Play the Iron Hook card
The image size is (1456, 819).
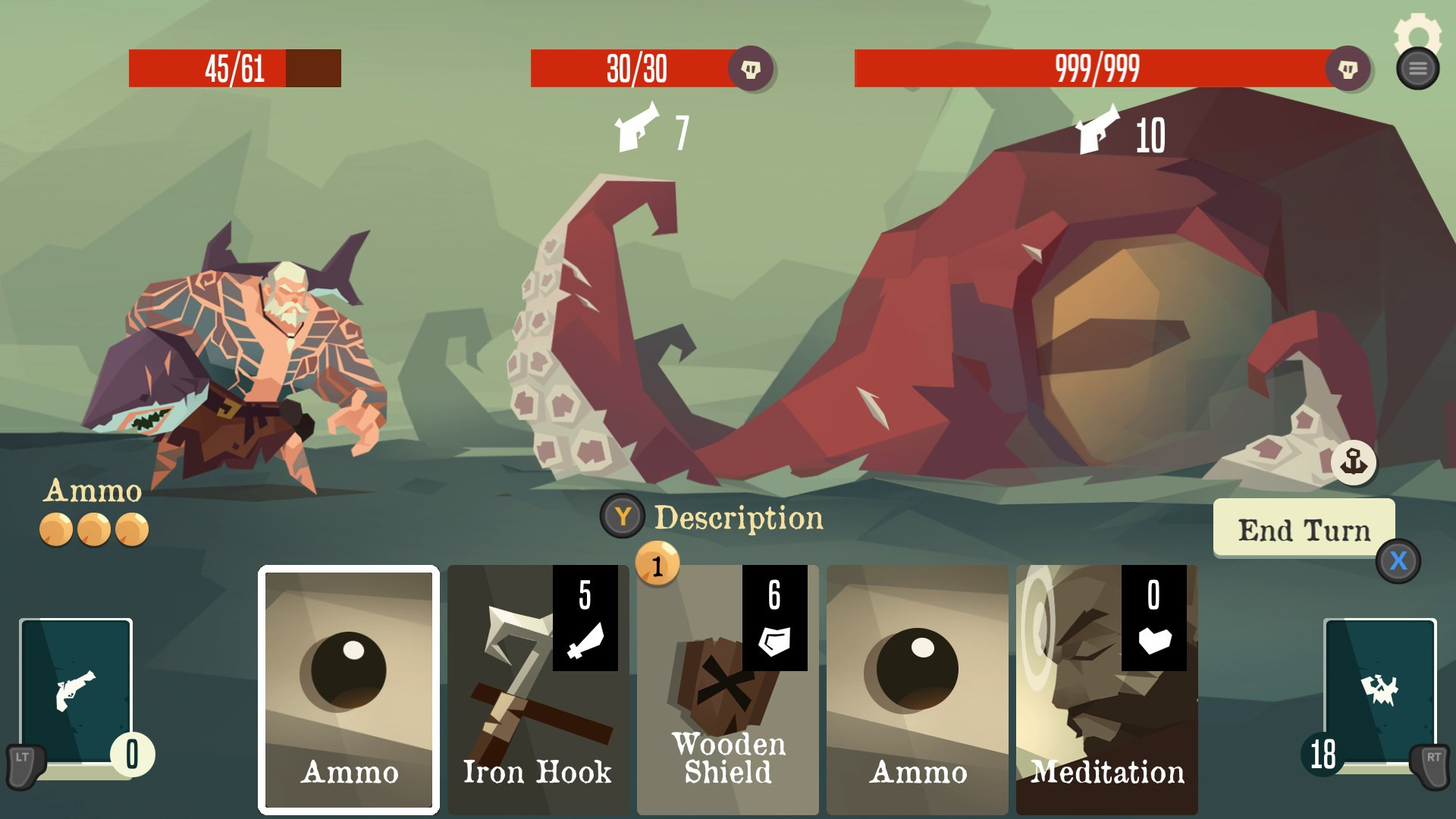coord(538,689)
